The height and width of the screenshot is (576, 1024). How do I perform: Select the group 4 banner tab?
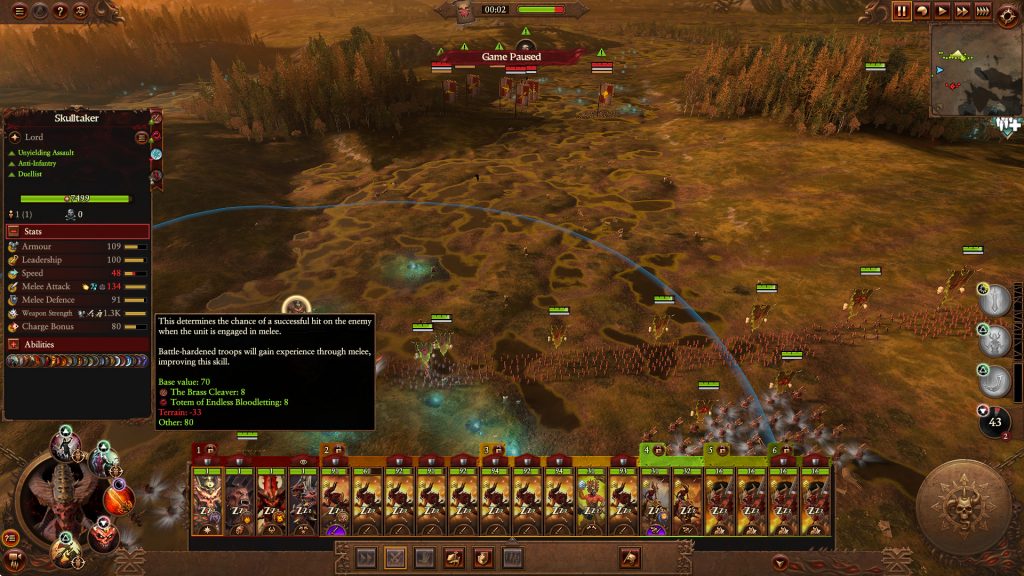[652, 451]
